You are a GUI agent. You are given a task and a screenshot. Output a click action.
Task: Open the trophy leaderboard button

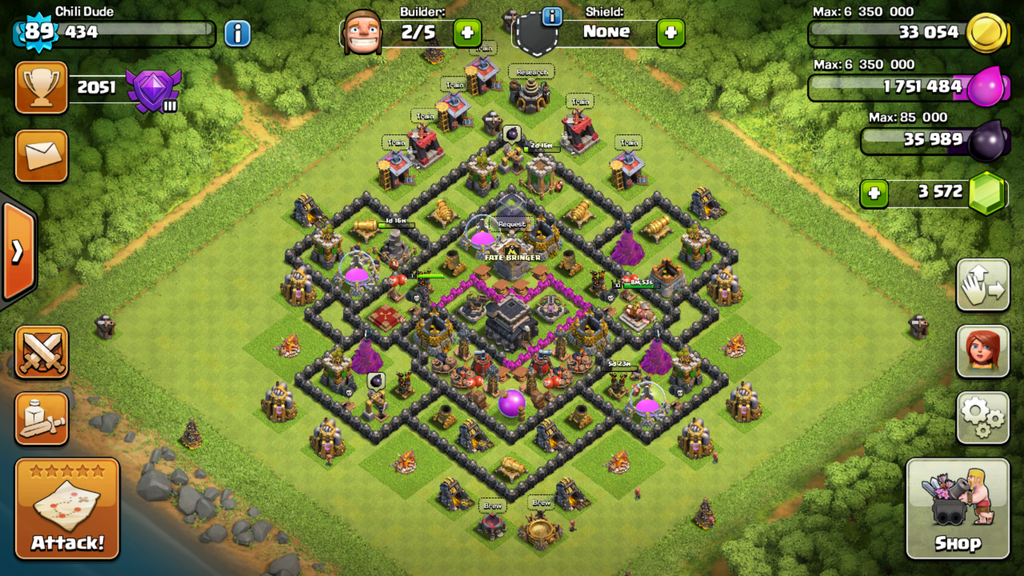[x=41, y=87]
